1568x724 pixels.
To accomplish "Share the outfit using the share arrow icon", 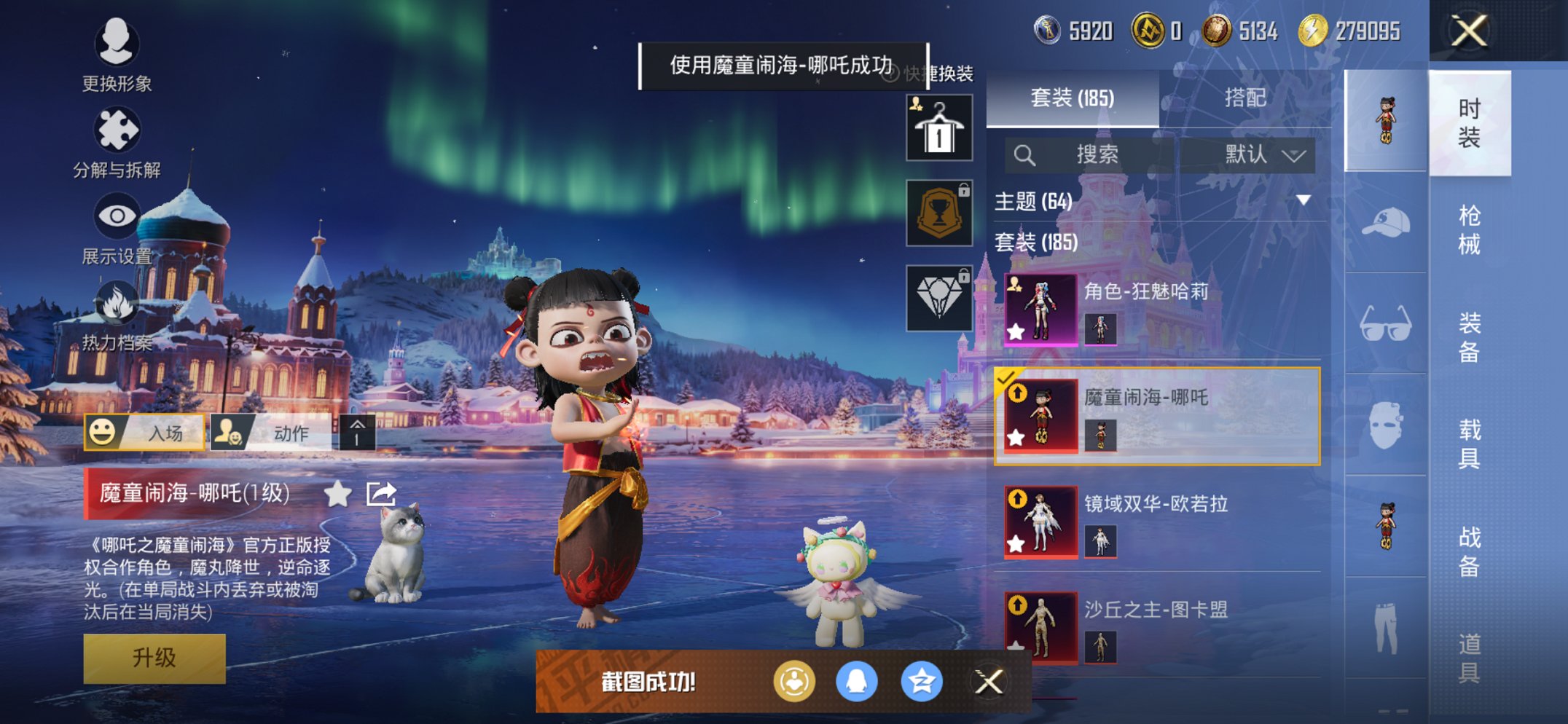I will point(381,494).
